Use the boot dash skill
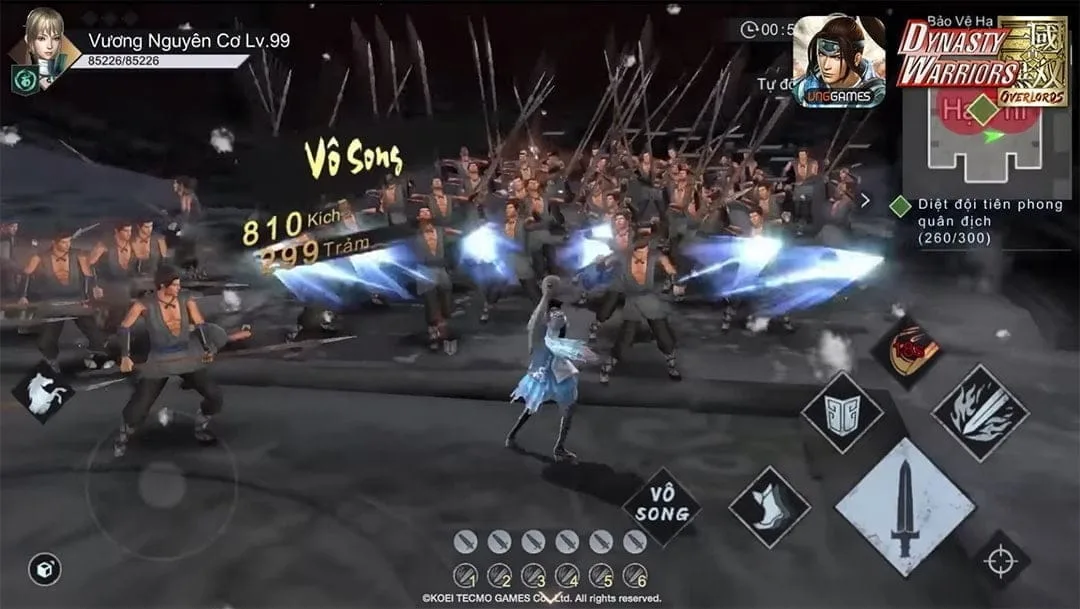 pyautogui.click(x=769, y=506)
